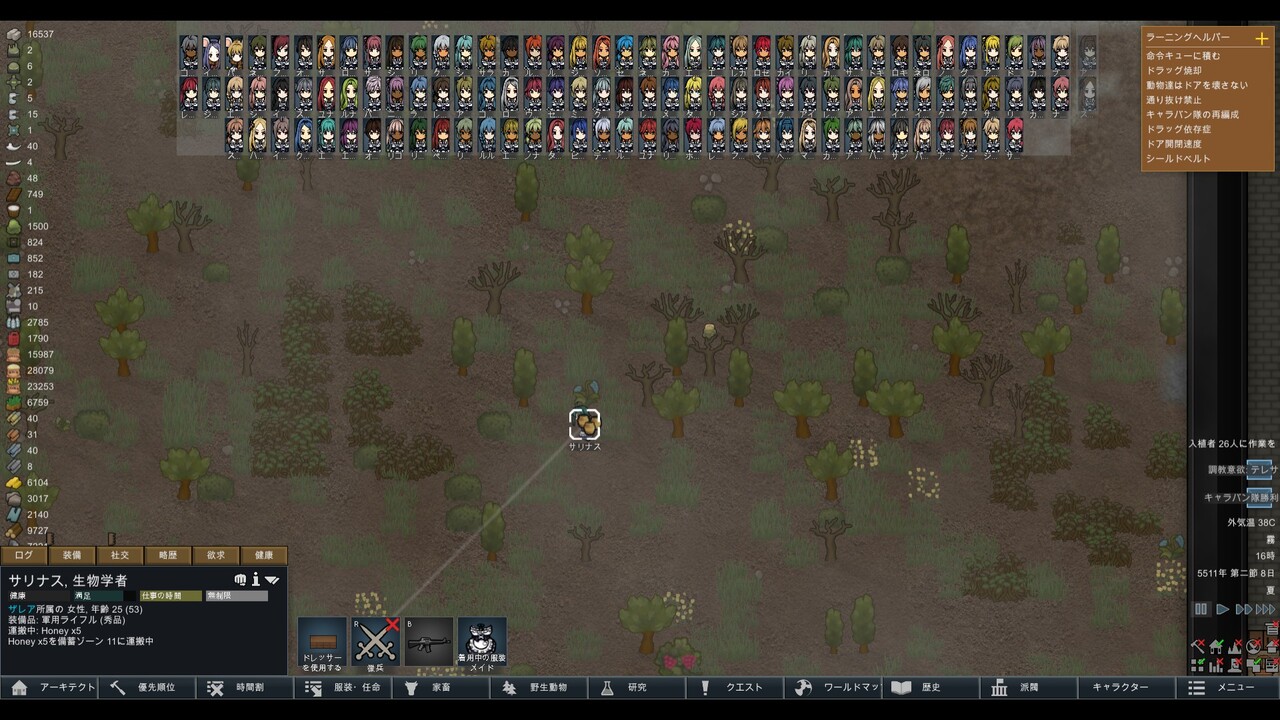Pause the game with the pause icon

[1201, 608]
